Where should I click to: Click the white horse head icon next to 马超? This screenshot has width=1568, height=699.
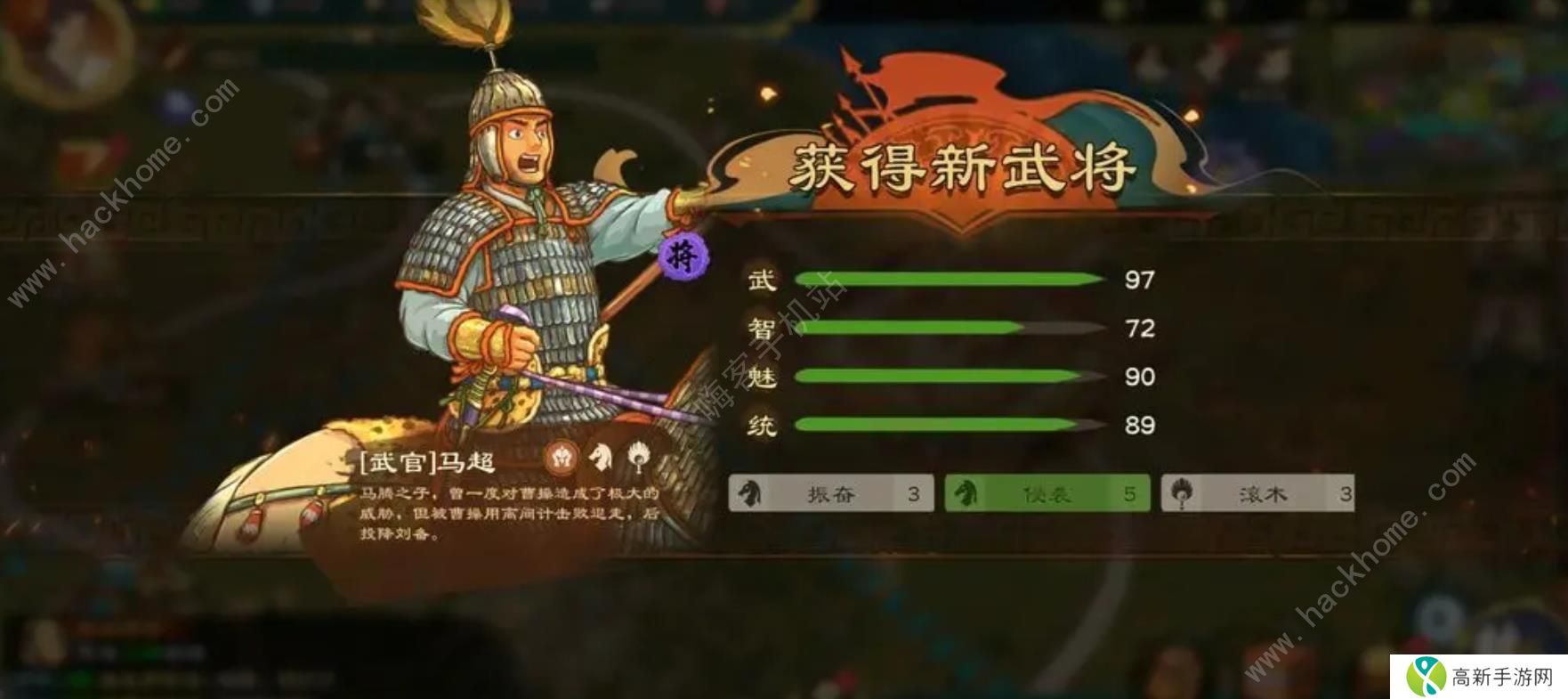pos(602,456)
